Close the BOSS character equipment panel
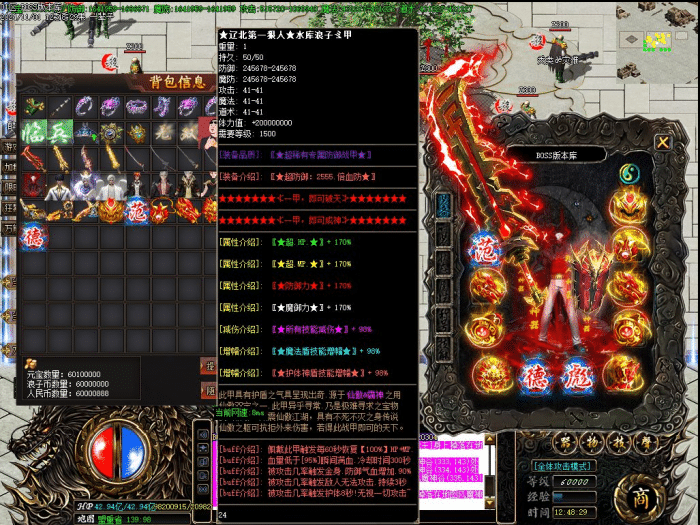 click(662, 142)
